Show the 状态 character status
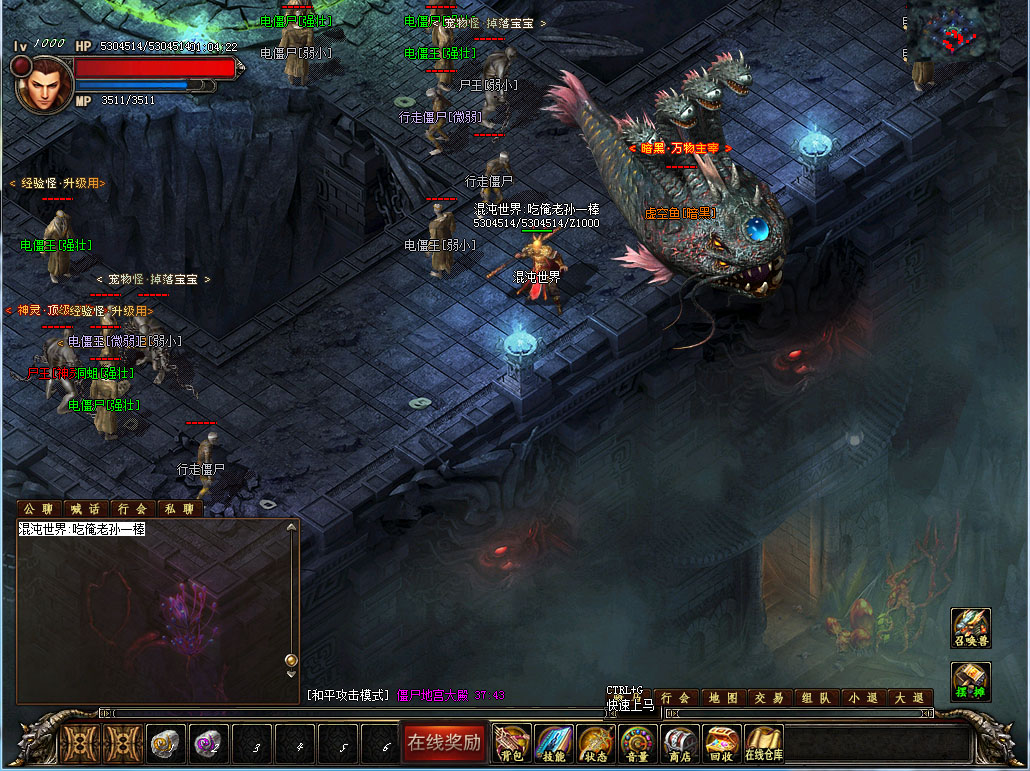Viewport: 1030px width, 771px height. (597, 744)
